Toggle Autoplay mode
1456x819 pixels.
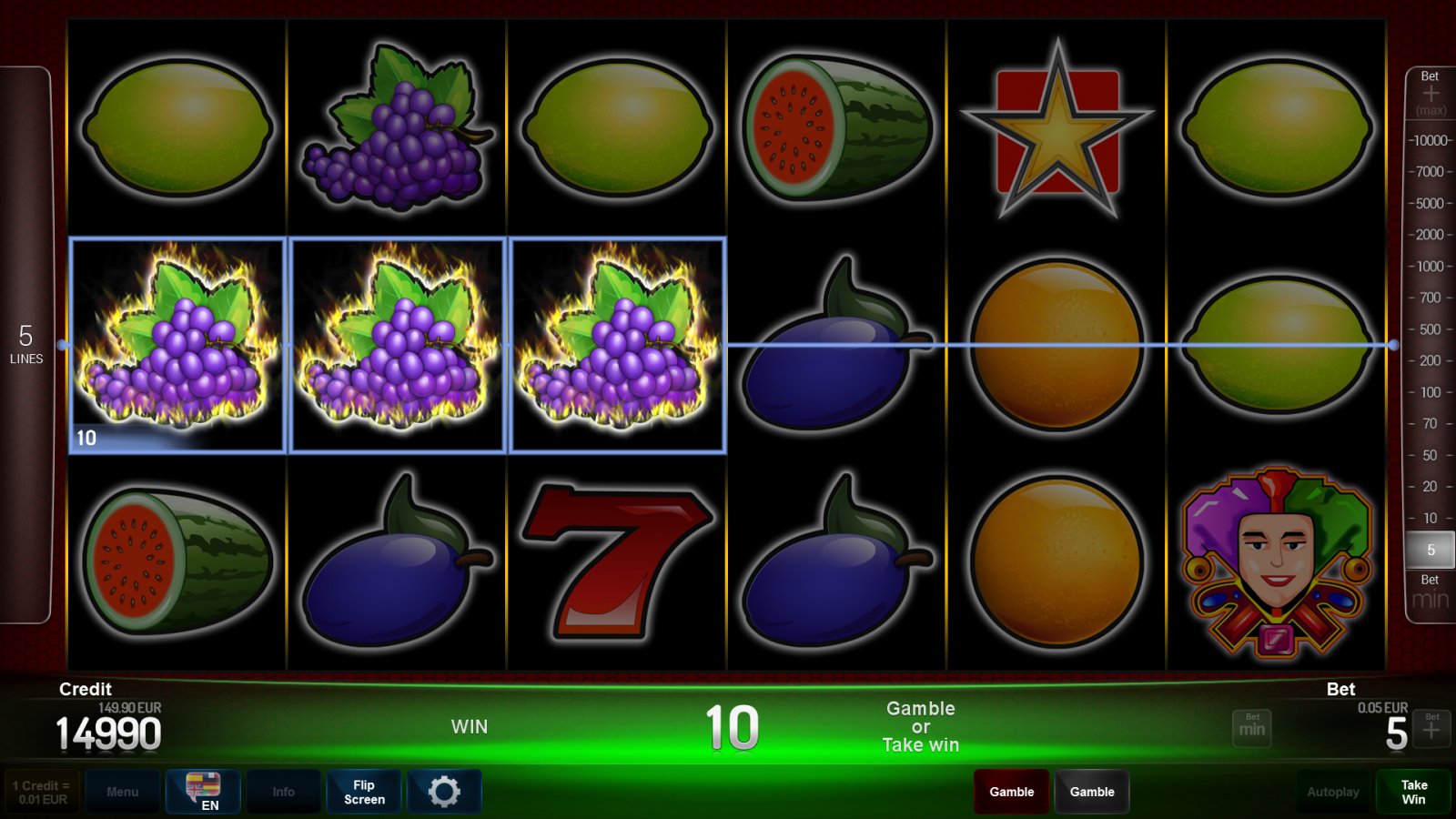coord(1333,791)
